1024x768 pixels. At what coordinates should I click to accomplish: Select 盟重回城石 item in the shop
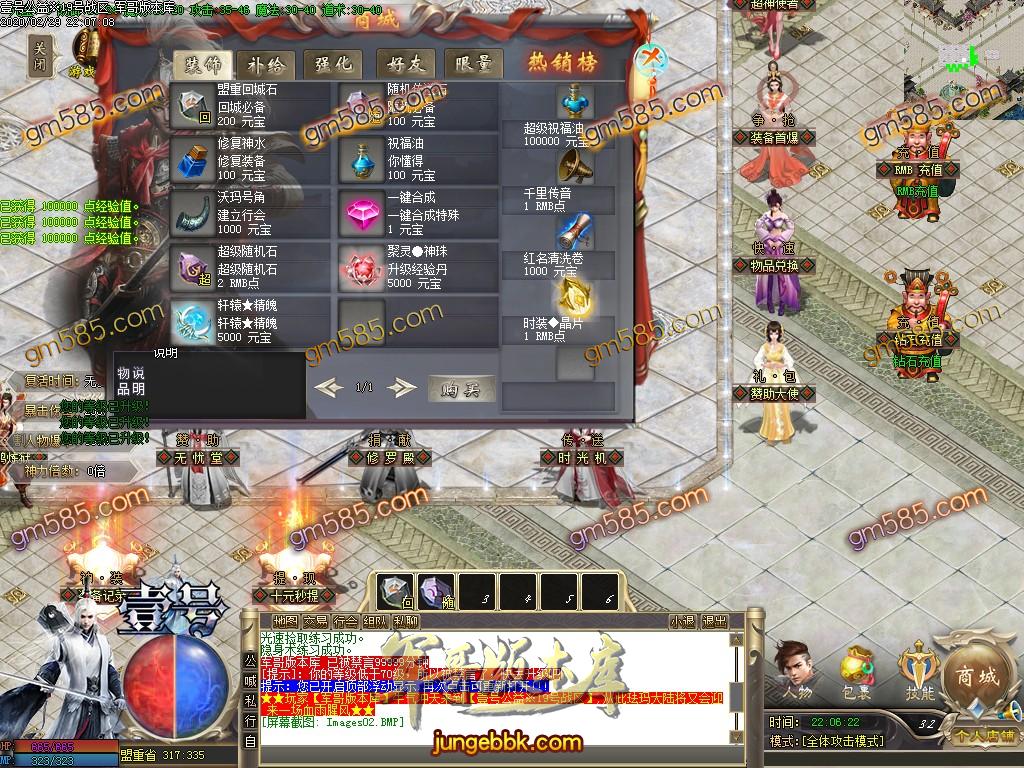[193, 107]
